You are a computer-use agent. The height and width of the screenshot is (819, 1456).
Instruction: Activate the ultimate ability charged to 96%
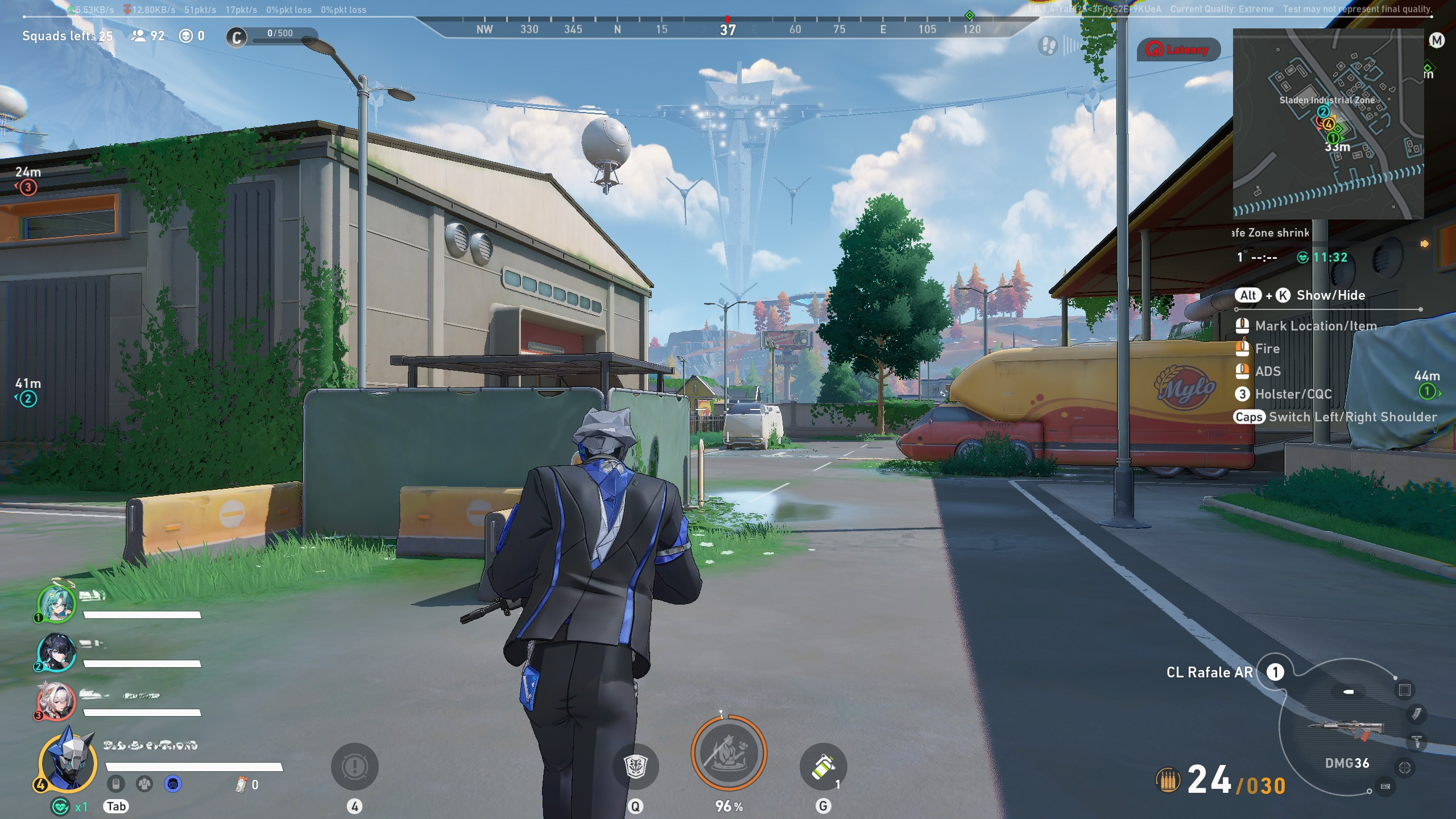pos(729,753)
